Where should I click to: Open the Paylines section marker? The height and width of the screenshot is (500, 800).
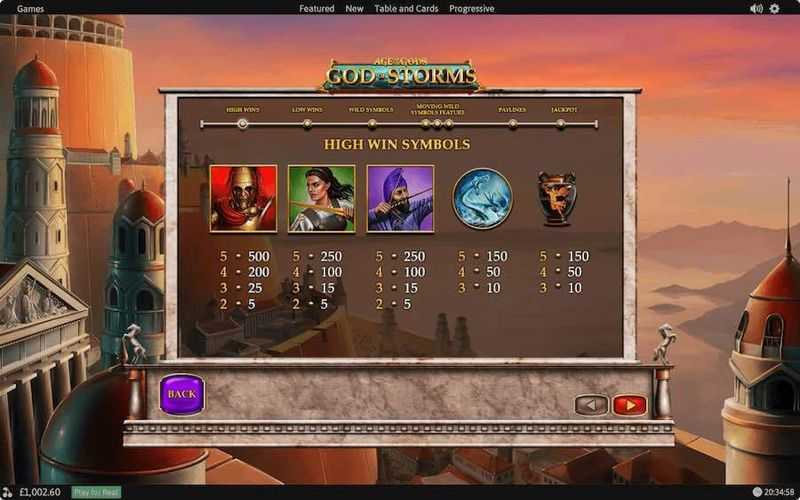pos(513,124)
